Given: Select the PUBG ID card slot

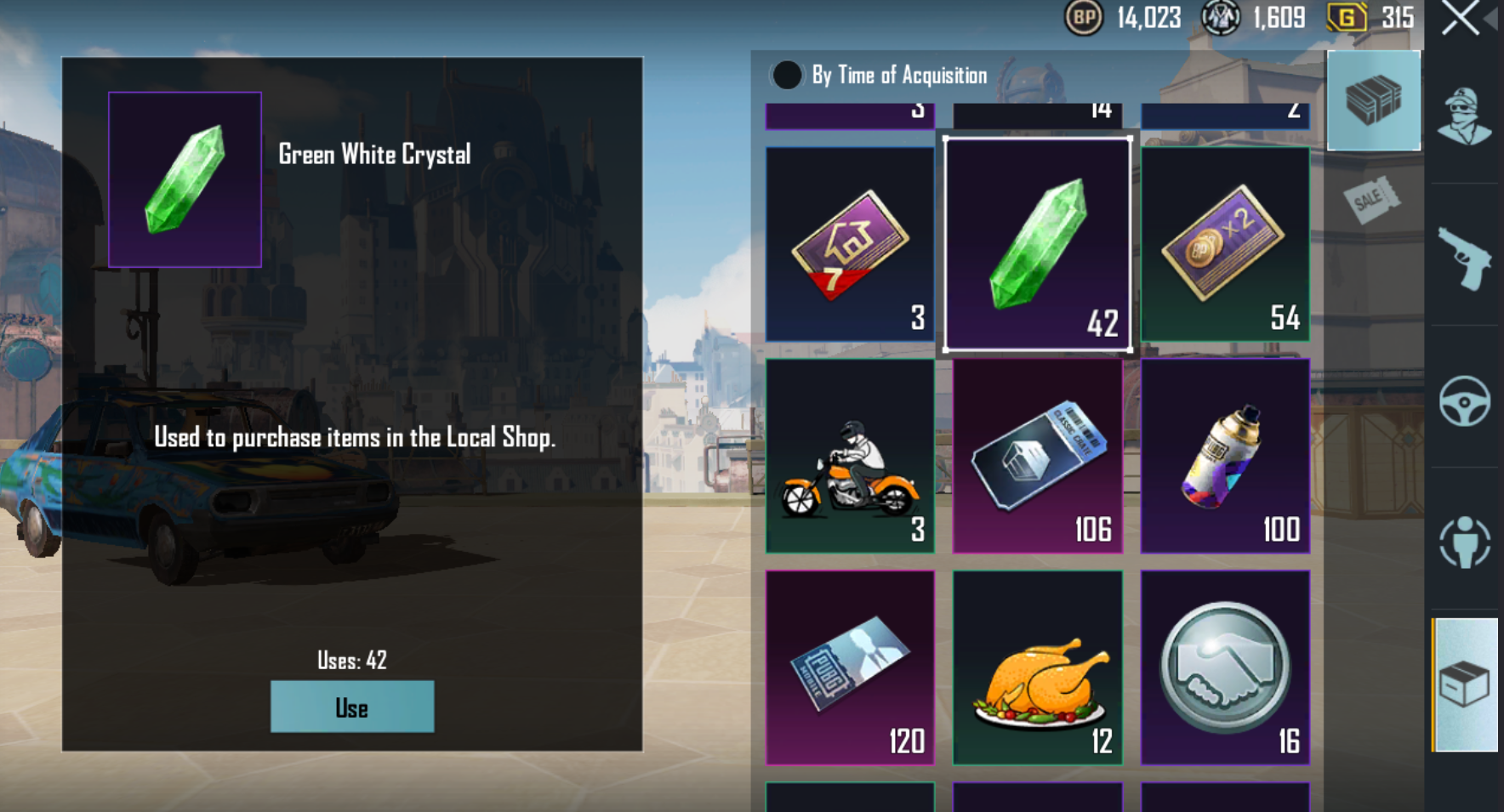Looking at the screenshot, I should pos(850,667).
